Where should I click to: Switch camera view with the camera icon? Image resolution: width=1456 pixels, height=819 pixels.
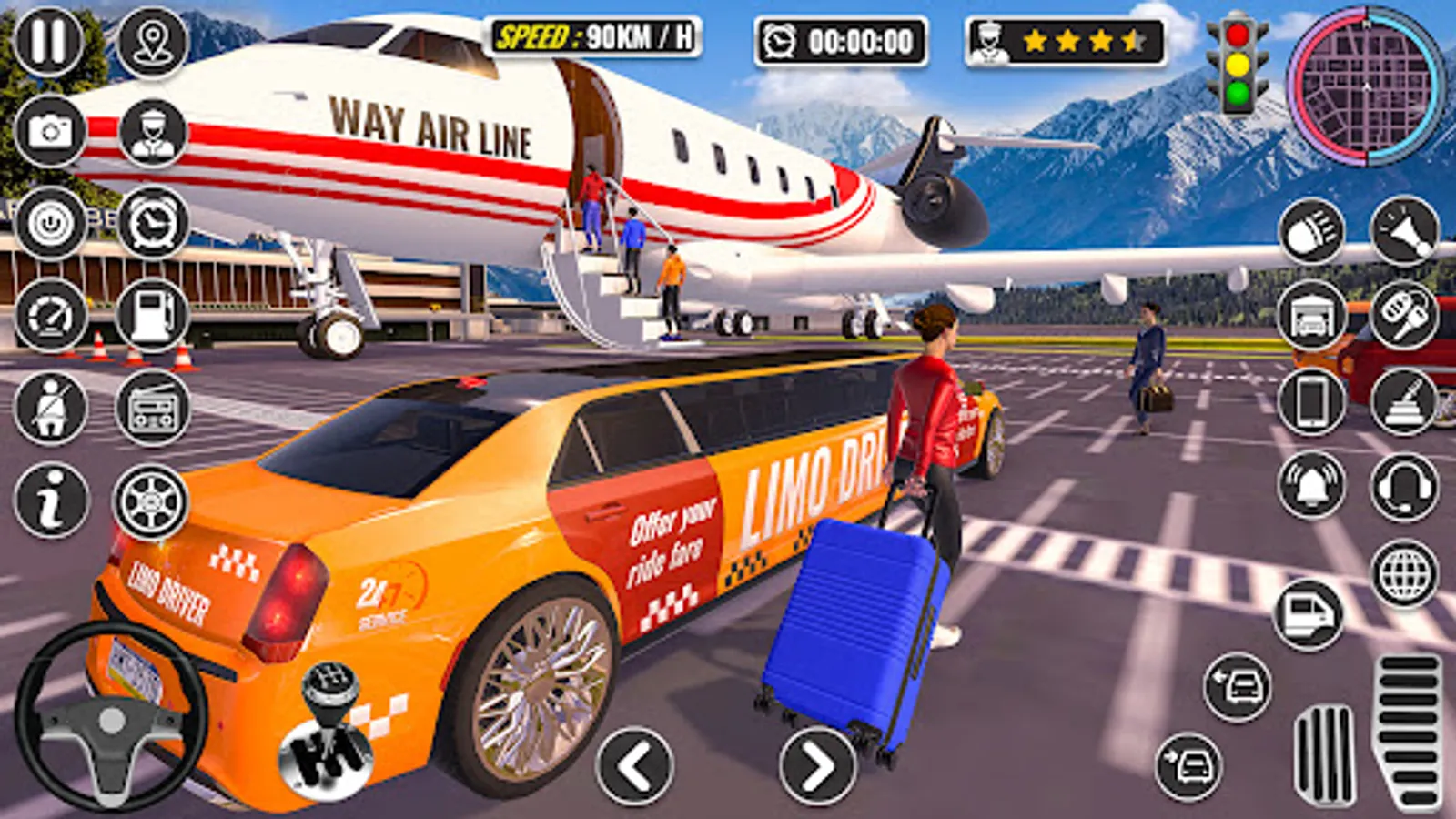point(50,132)
